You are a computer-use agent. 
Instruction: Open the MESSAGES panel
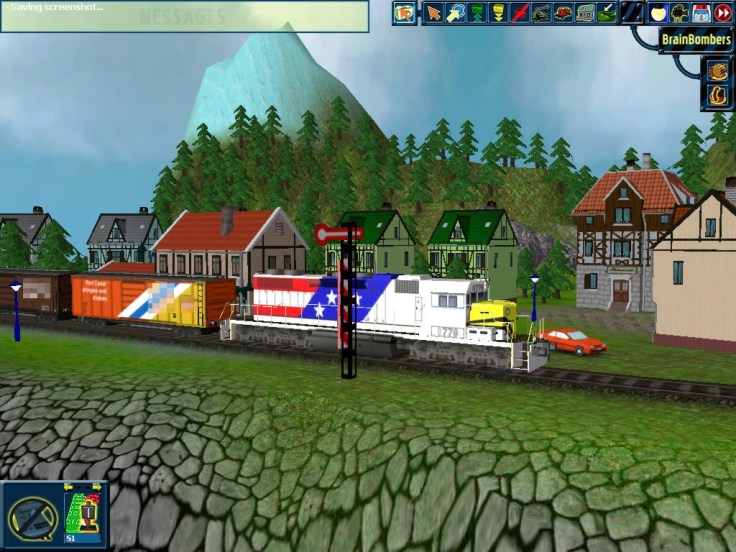[x=182, y=17]
